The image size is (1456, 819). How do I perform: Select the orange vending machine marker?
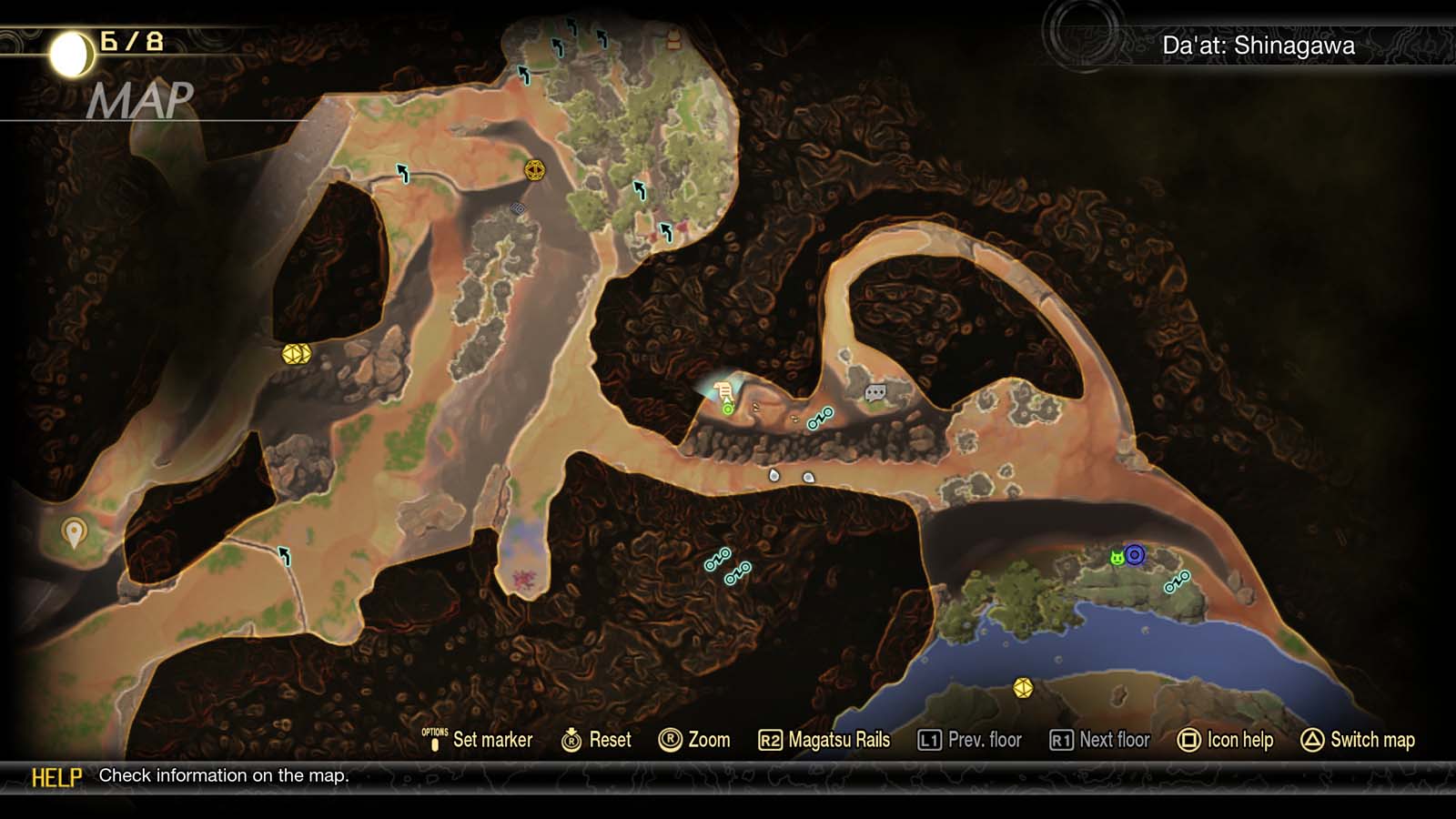tap(674, 38)
